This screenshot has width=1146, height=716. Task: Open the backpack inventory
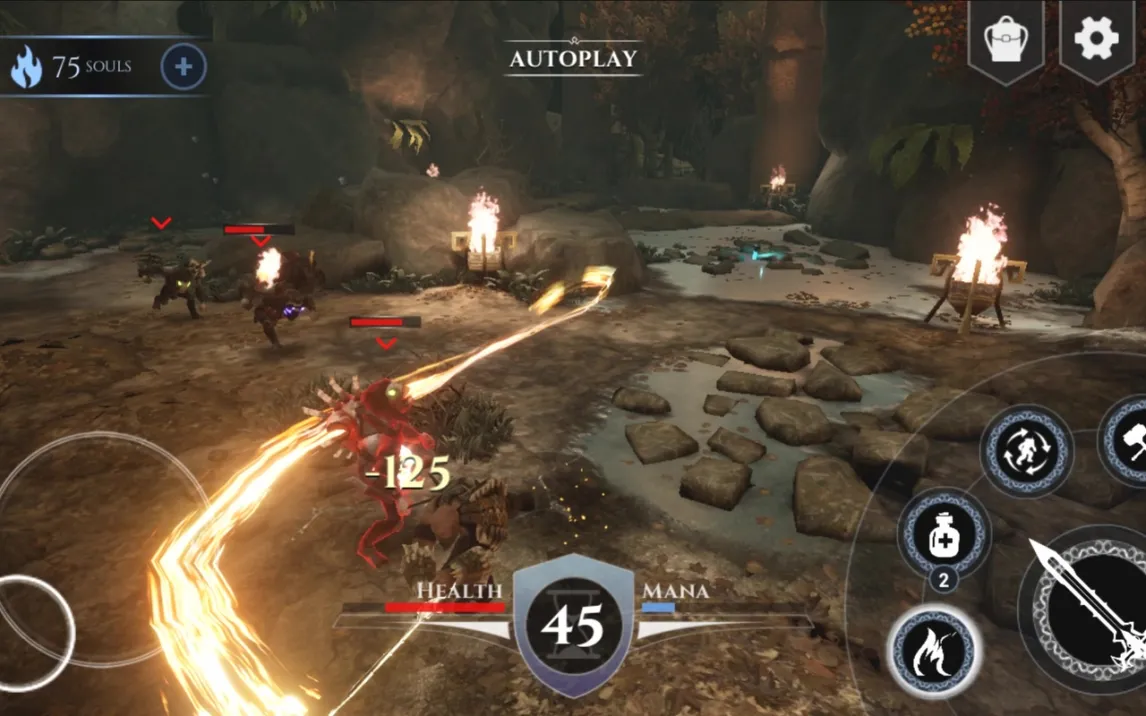pyautogui.click(x=1006, y=40)
